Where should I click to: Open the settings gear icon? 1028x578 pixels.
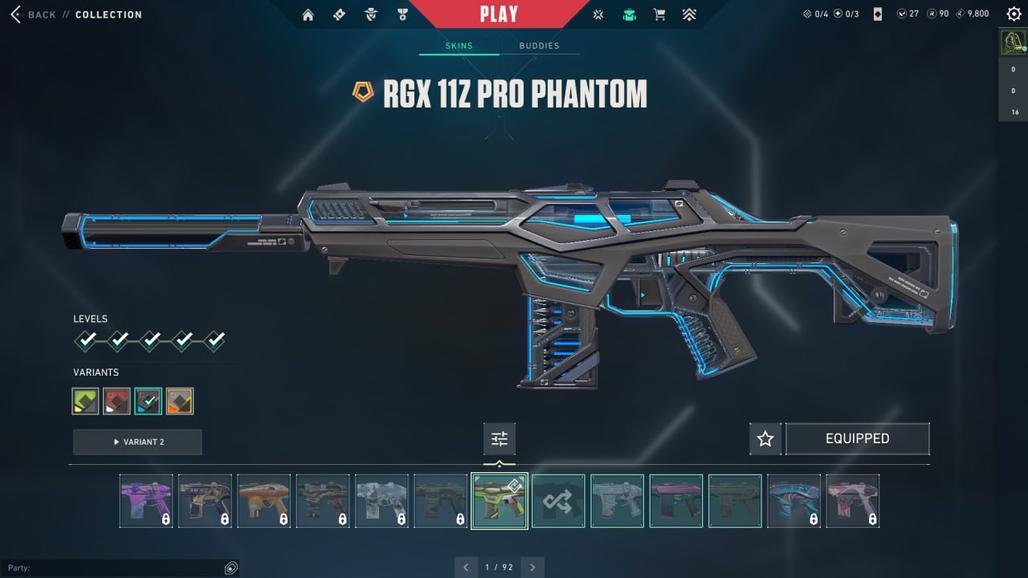click(1011, 14)
